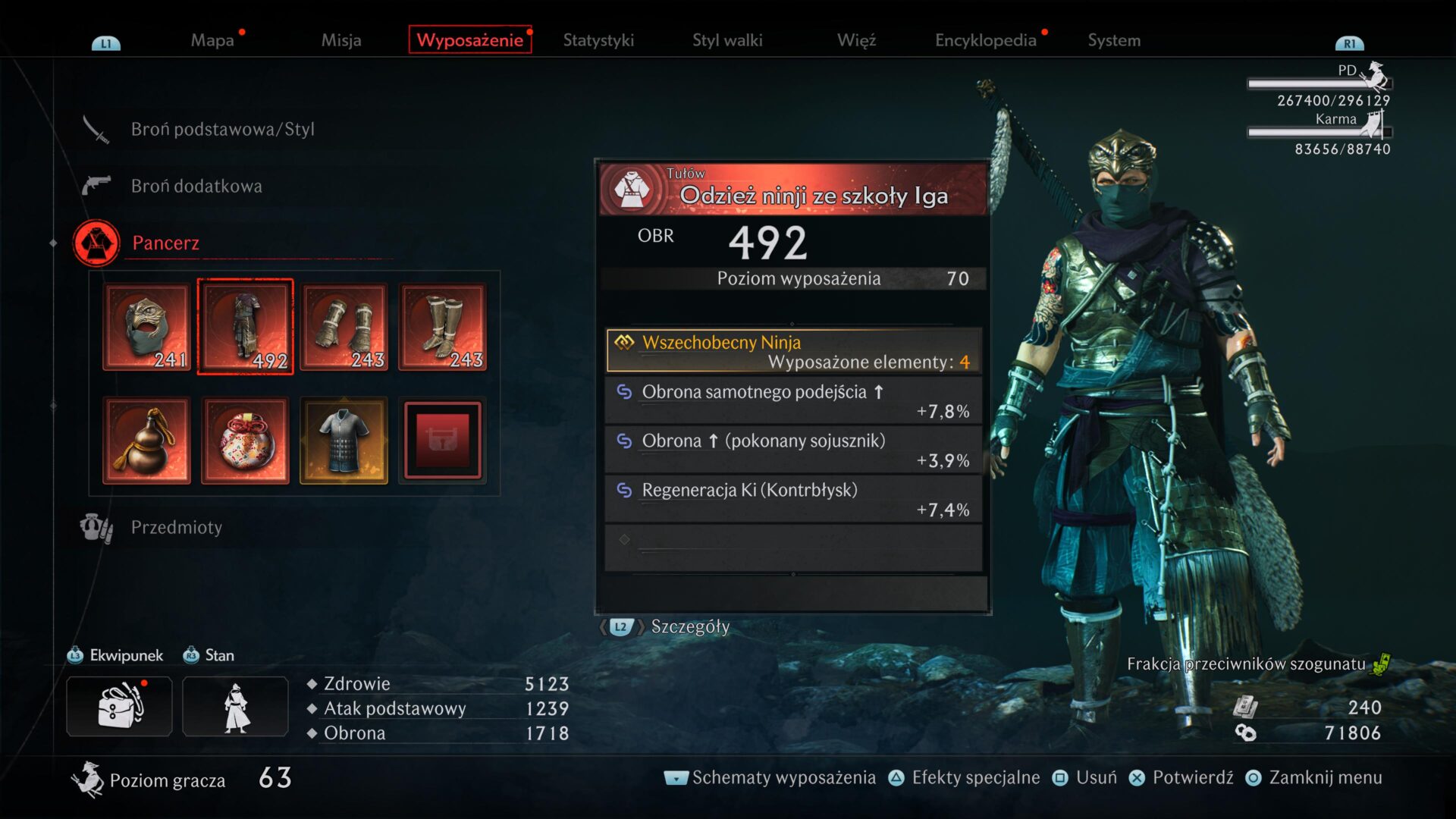Select the helmet armor slot
Viewport: 1456px width, 819px height.
[x=147, y=327]
